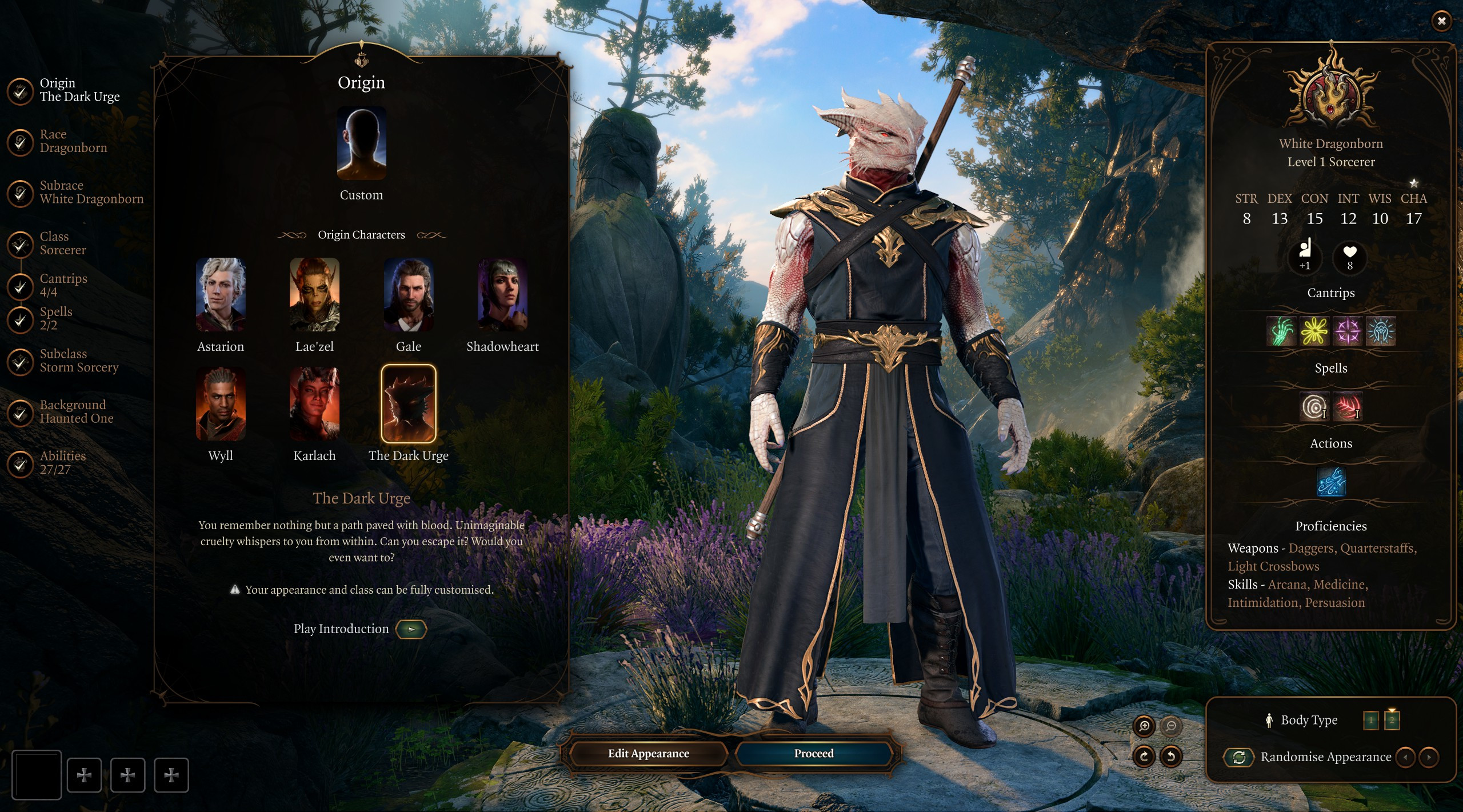Select the green Chill Touch cantrip icon

click(x=1282, y=331)
